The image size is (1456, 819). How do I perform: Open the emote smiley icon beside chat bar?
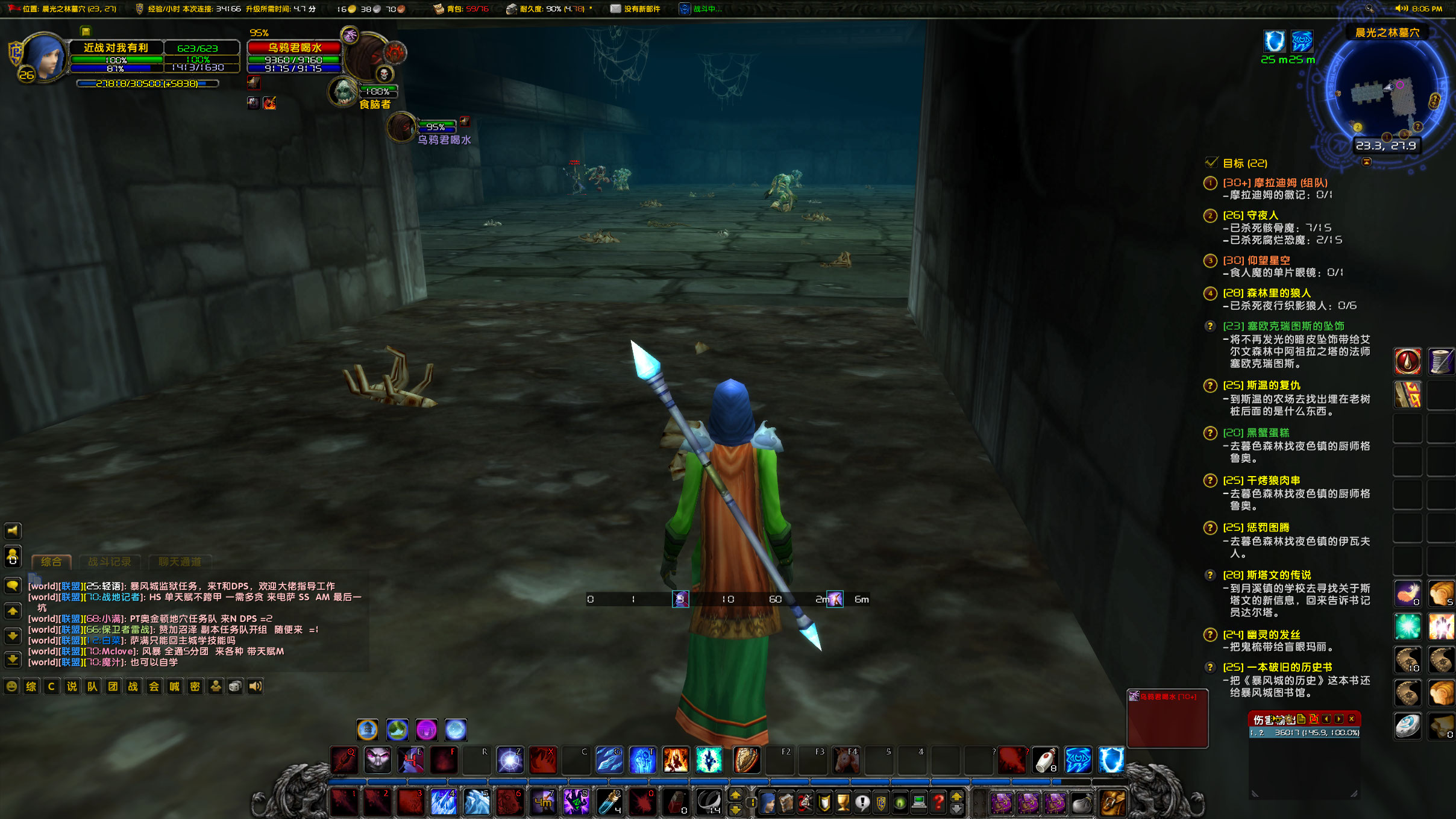click(13, 686)
